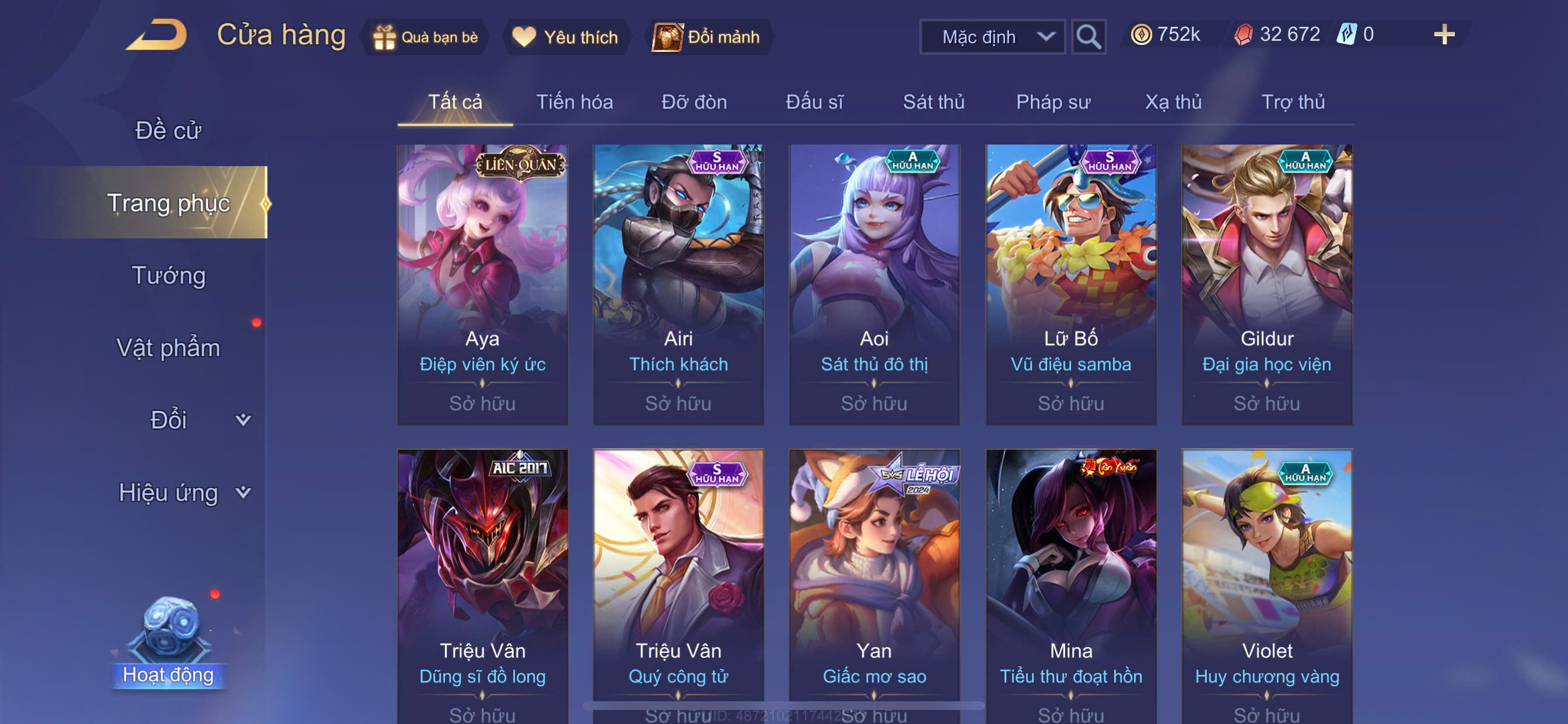This screenshot has height=724, width=1568.
Task: Open Đổi mảnh fragment exchange
Action: 706,37
